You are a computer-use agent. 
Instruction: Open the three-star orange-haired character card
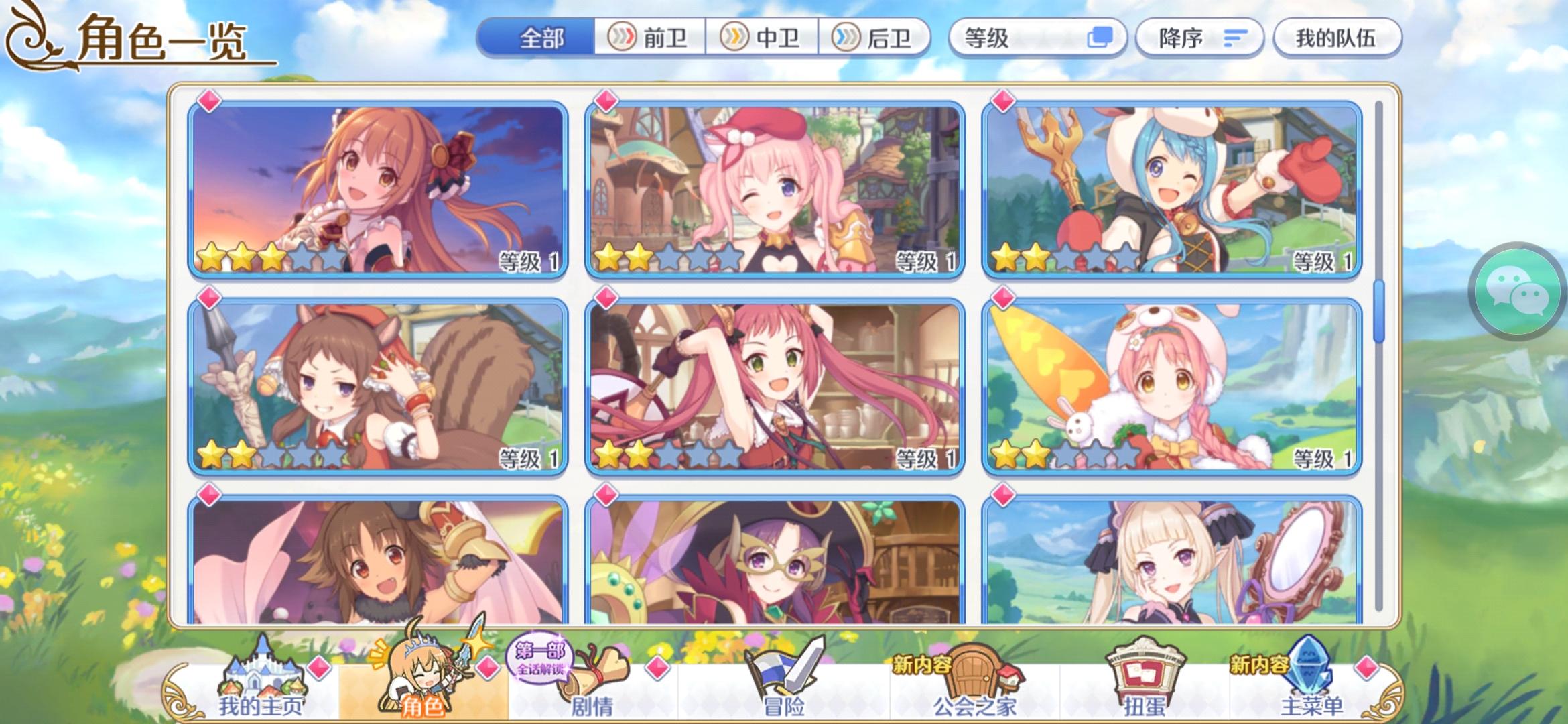click(377, 190)
